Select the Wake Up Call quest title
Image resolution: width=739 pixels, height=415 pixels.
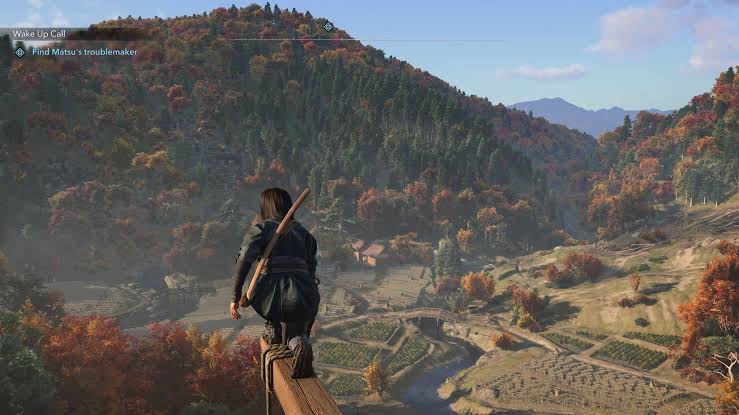tap(38, 33)
